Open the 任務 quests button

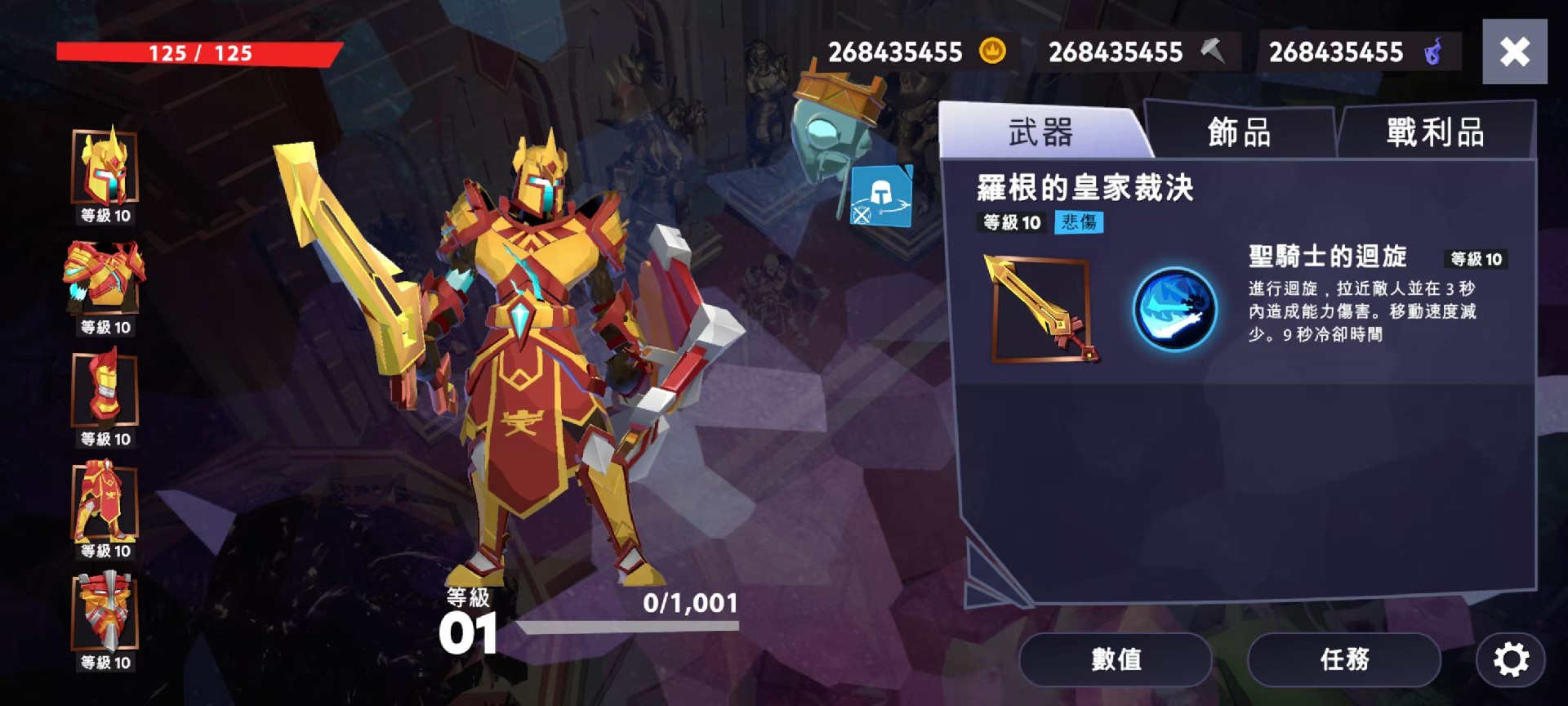coord(1343,659)
